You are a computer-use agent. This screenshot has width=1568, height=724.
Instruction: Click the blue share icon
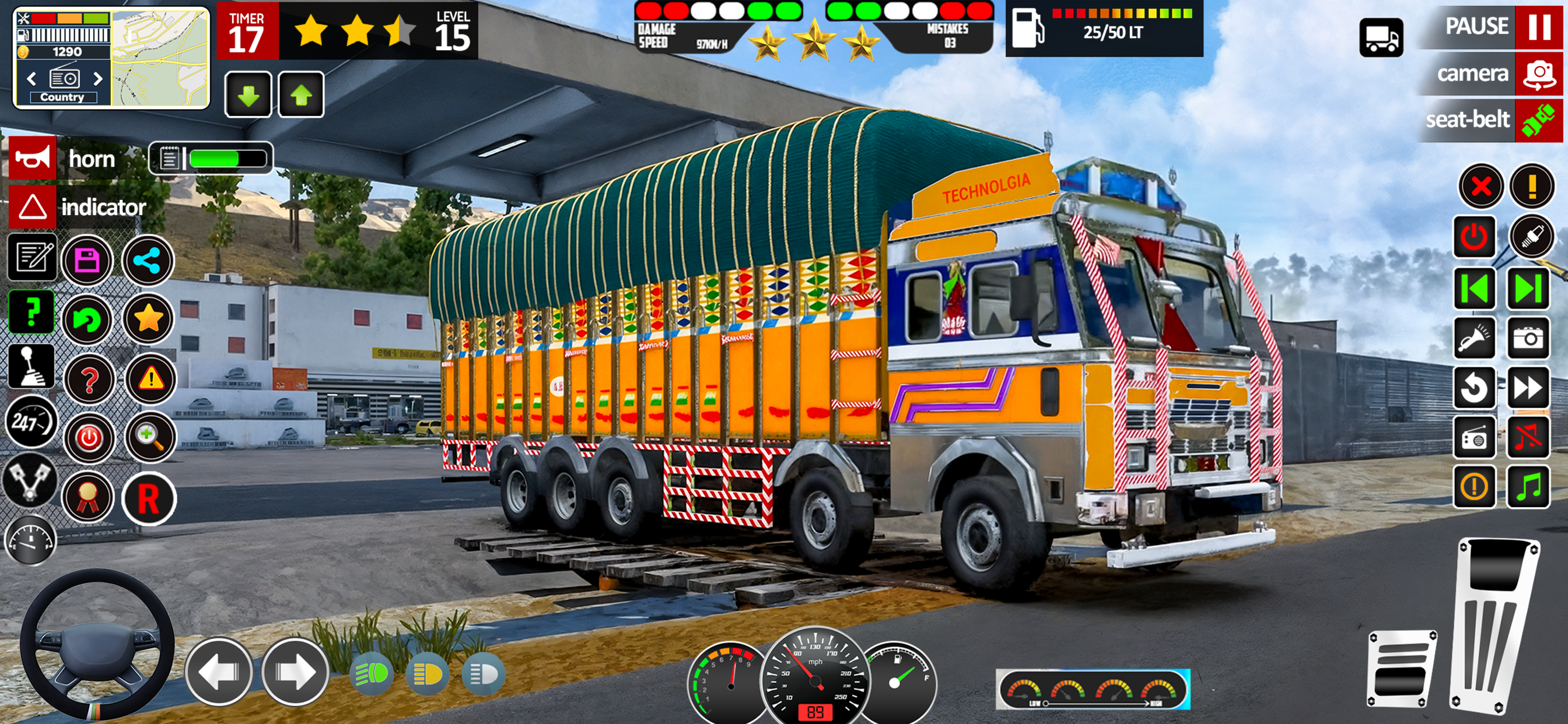(x=149, y=261)
